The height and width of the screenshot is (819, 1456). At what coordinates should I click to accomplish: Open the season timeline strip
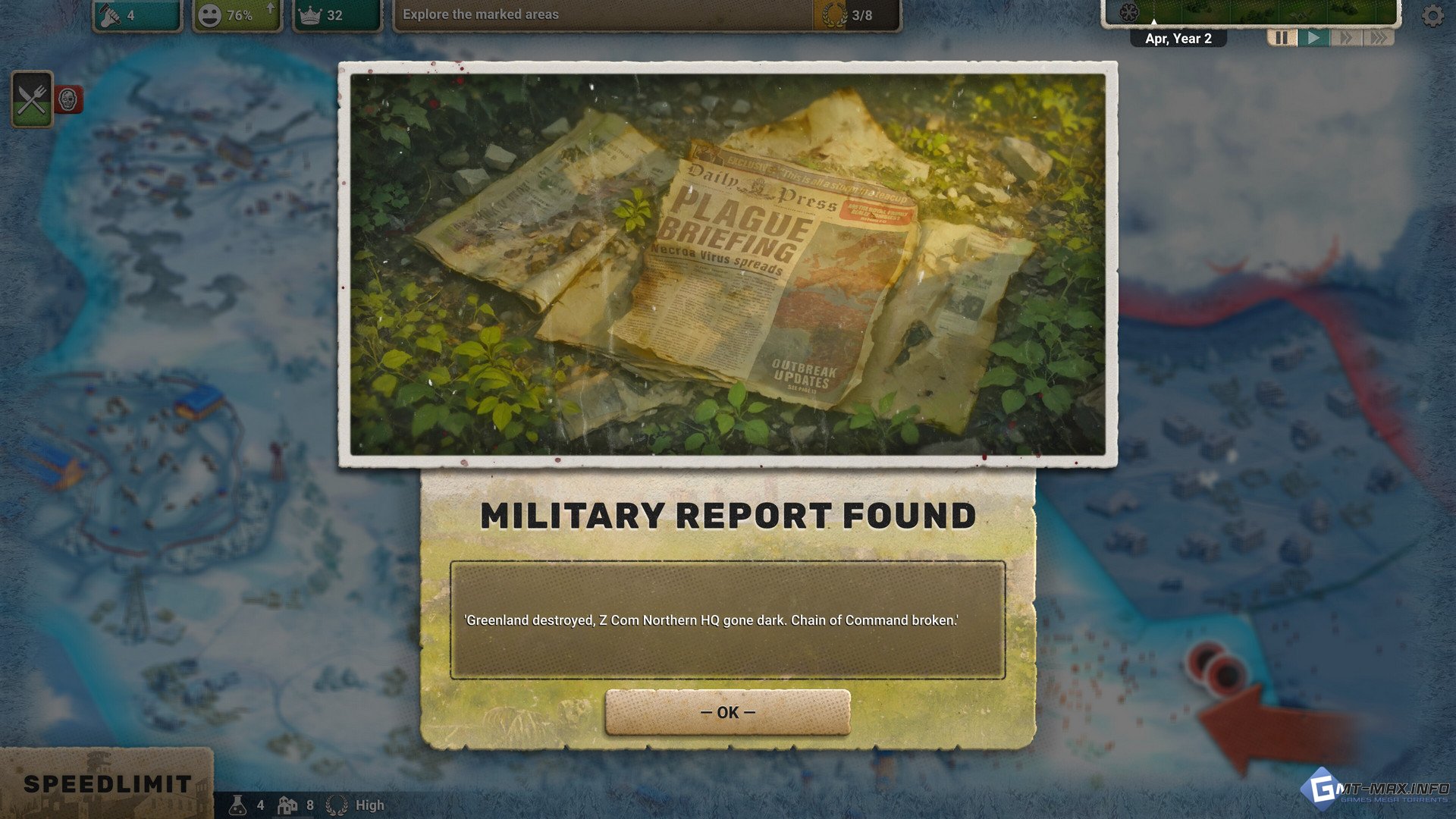click(1250, 12)
